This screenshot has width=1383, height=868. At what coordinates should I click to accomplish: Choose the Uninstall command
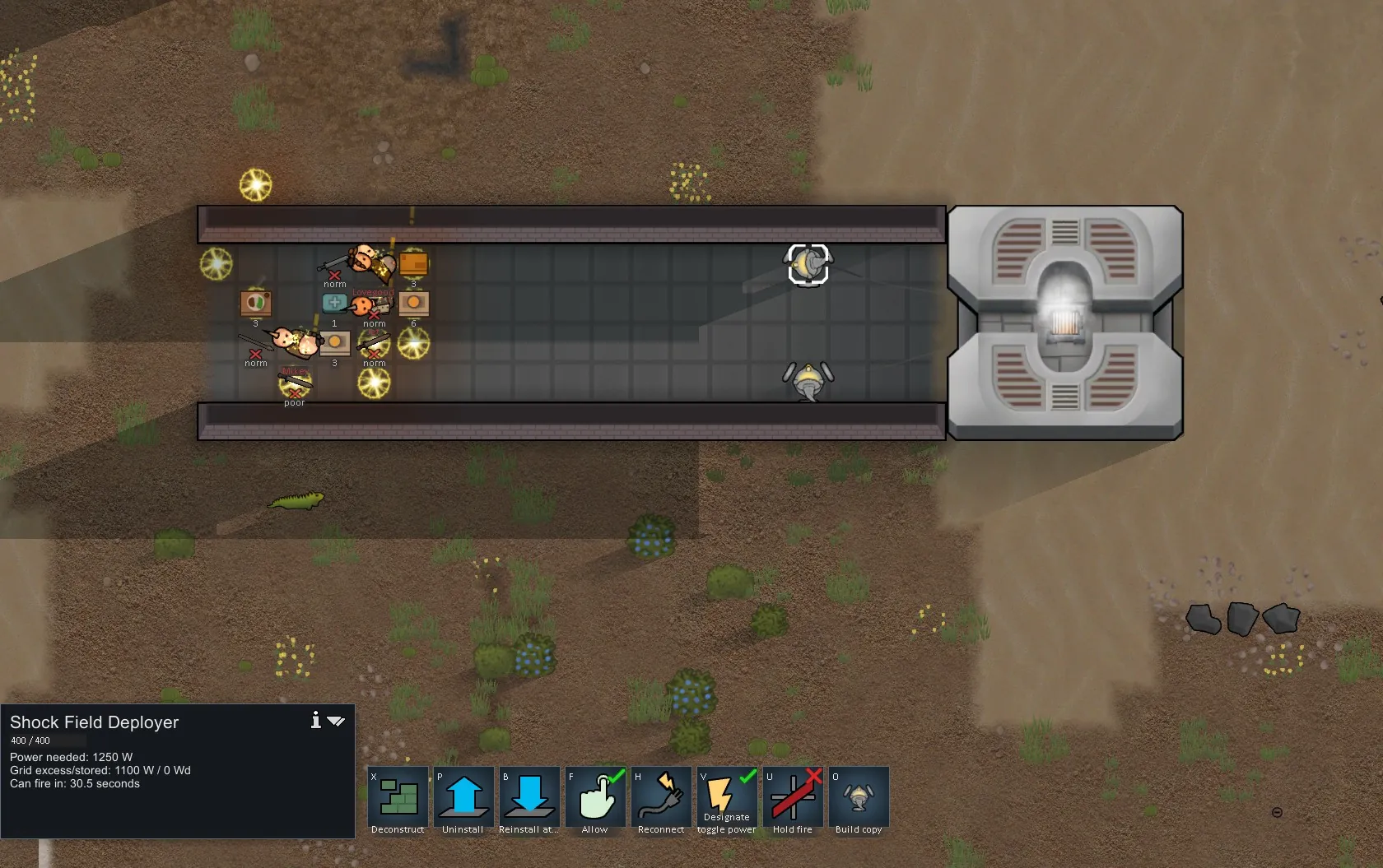(463, 796)
